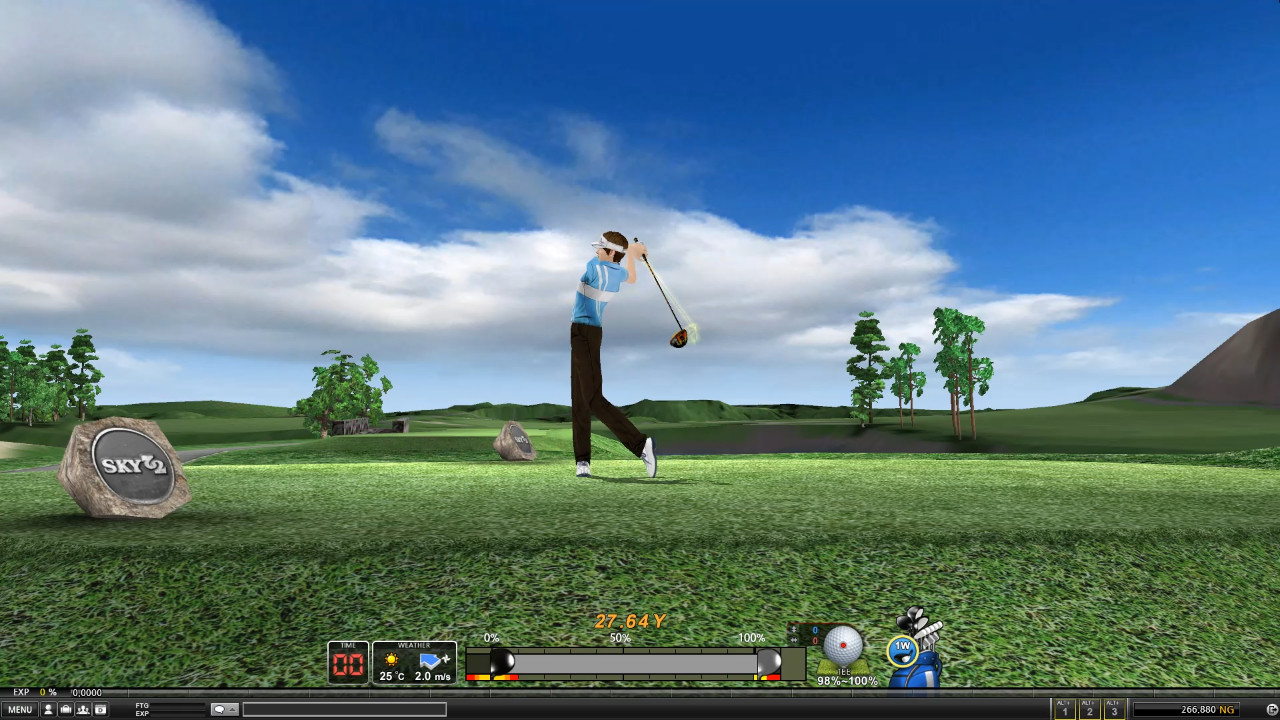This screenshot has height=720, width=1280.
Task: Set the swing power gauge near 50%
Action: pyautogui.click(x=620, y=661)
